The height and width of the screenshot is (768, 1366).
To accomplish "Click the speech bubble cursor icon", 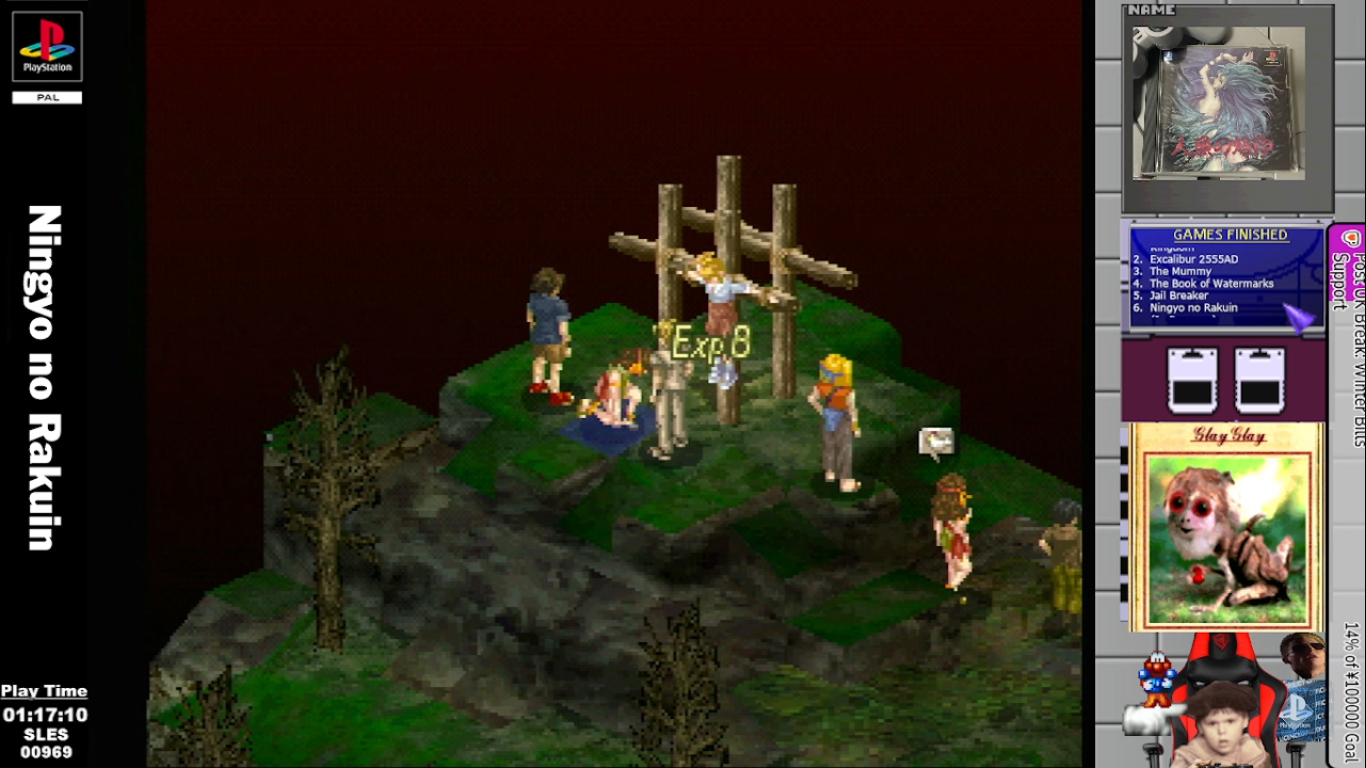I will coord(936,441).
